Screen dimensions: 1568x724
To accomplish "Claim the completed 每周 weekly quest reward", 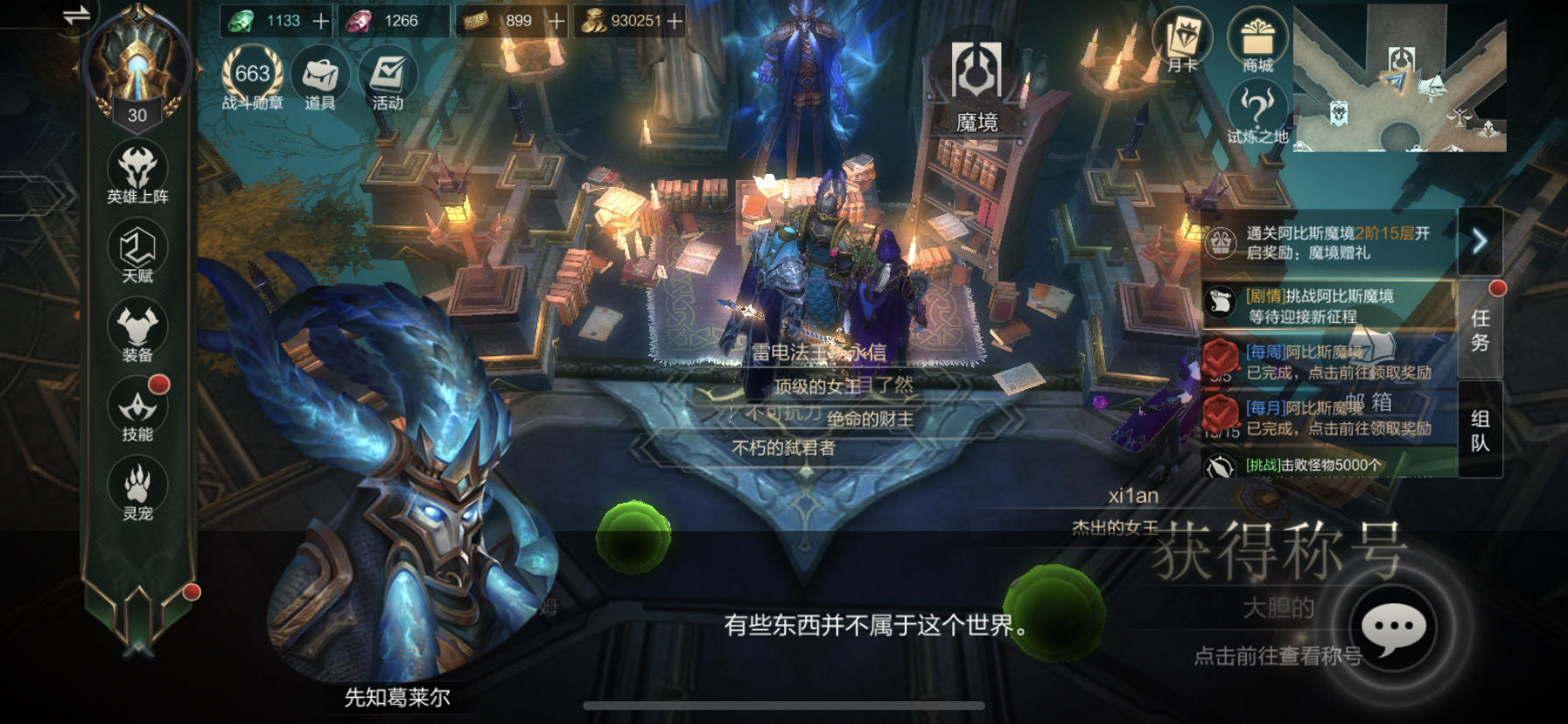I will [x=1337, y=369].
